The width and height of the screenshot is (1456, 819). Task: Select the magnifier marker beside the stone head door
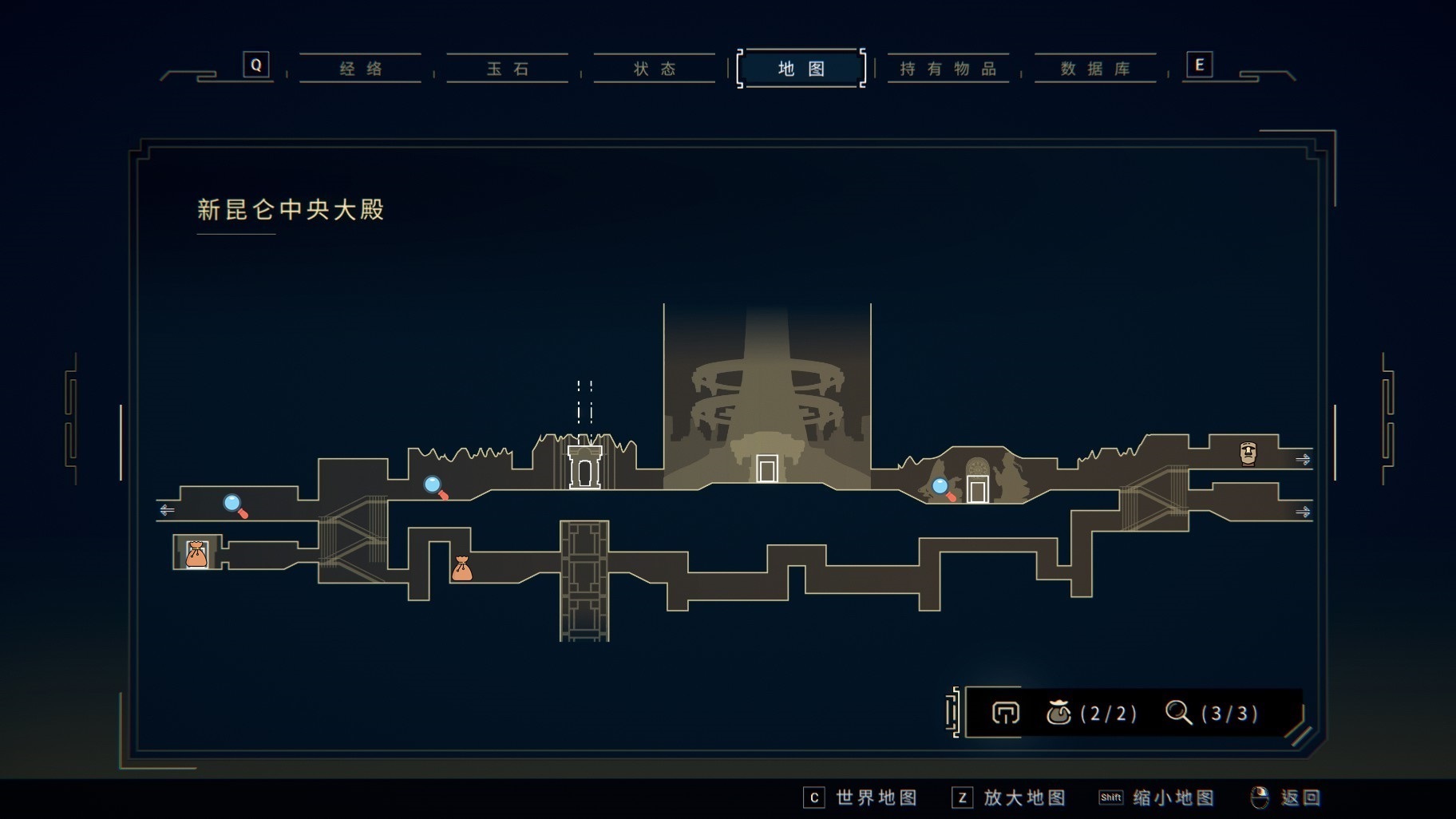click(943, 488)
